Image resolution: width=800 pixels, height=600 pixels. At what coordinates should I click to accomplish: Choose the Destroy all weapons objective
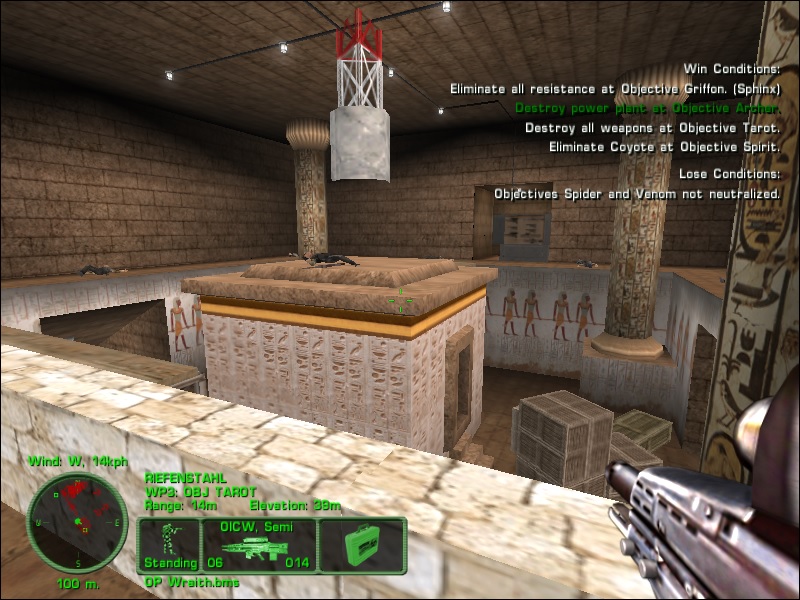click(x=652, y=128)
